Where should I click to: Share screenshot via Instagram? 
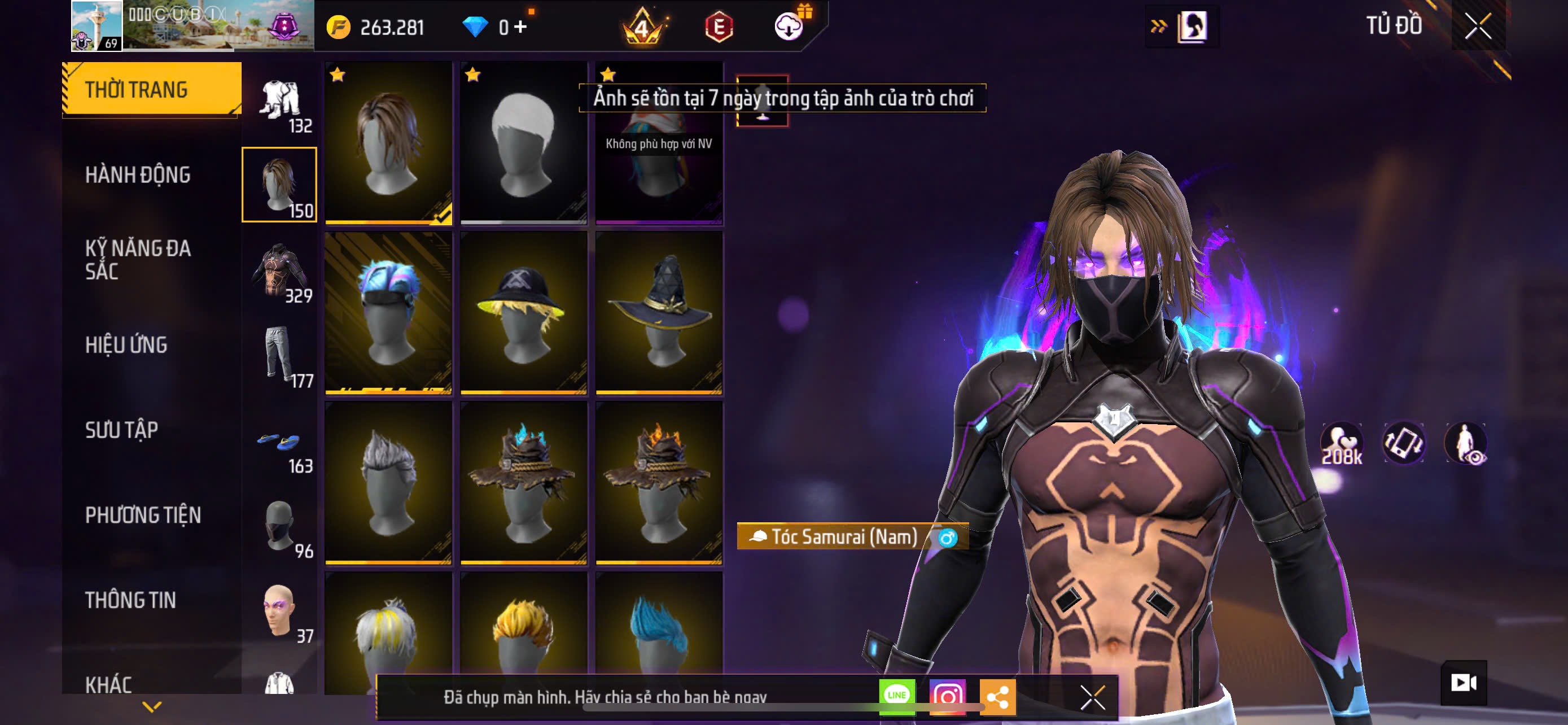coord(947,696)
